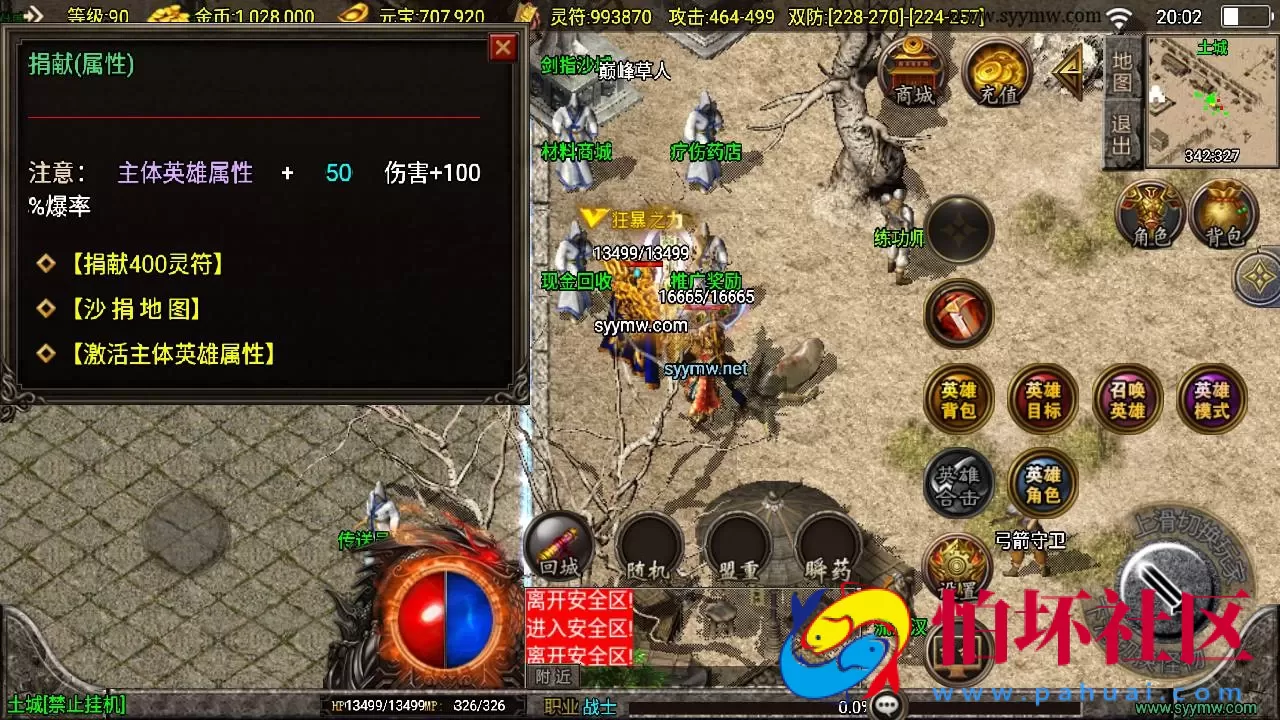Open chat via the speech bubble icon
Image resolution: width=1280 pixels, height=720 pixels.
885,705
